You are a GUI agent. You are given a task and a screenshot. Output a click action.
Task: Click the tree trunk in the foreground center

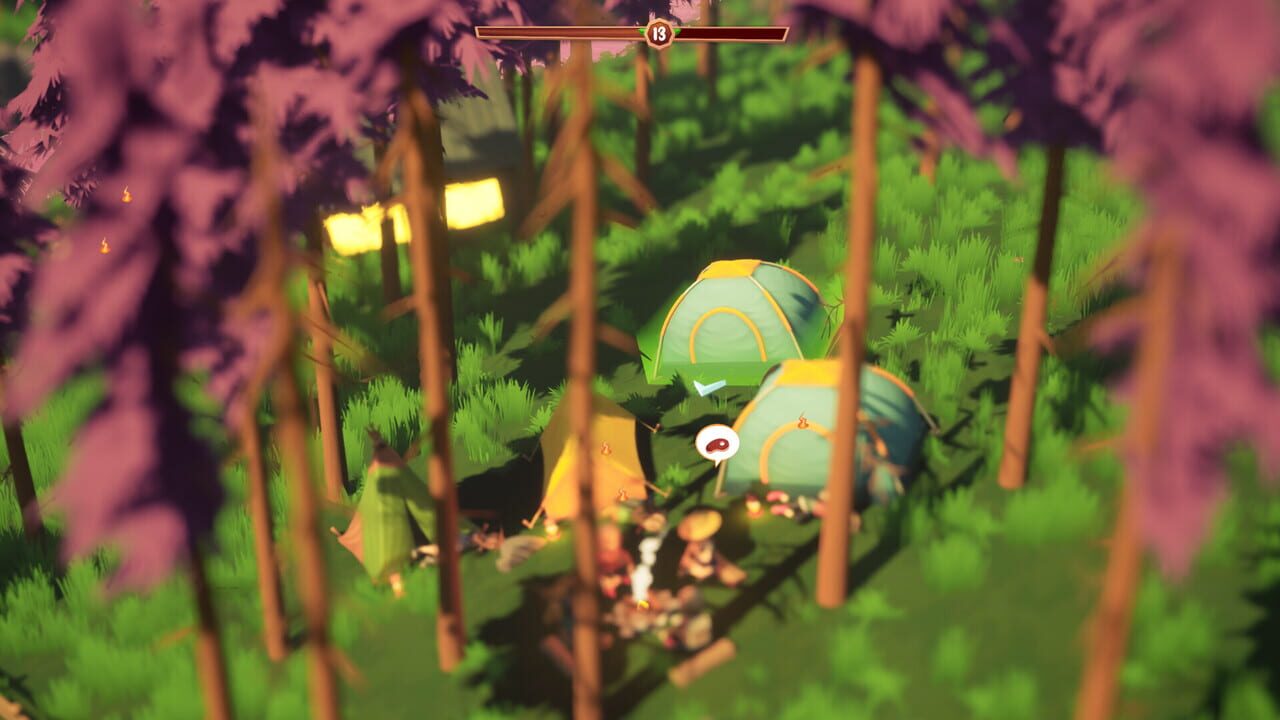pyautogui.click(x=580, y=400)
